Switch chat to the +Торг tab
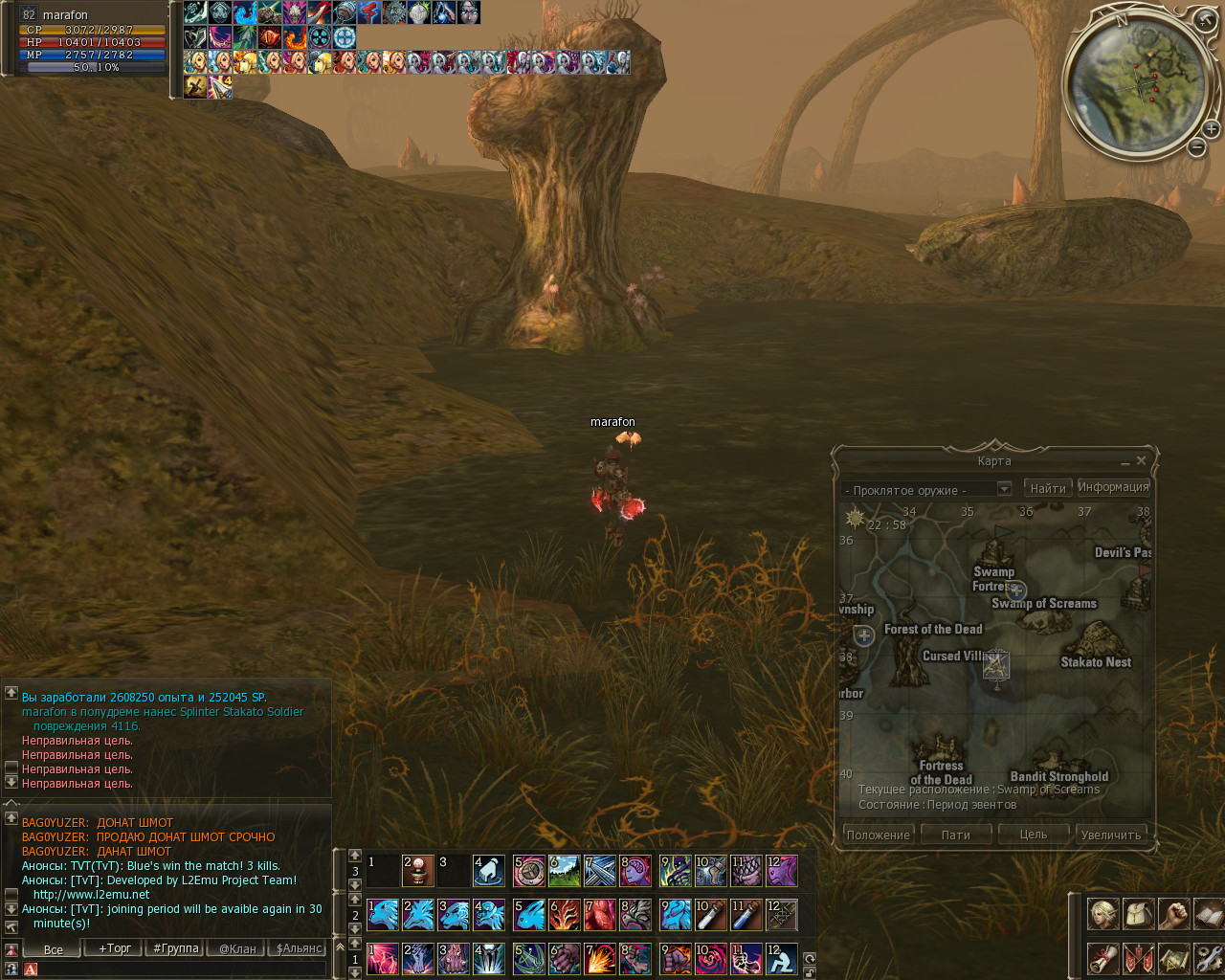Viewport: 1225px width, 980px height. point(115,948)
